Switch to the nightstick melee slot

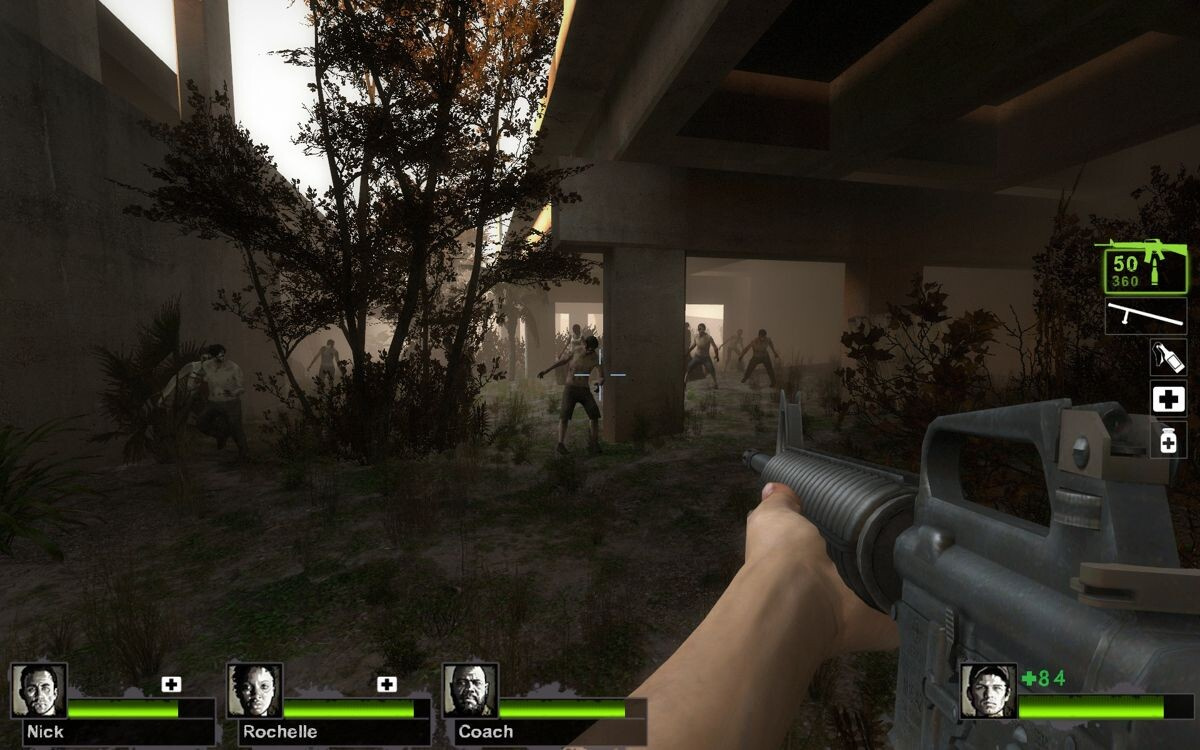pos(1146,316)
